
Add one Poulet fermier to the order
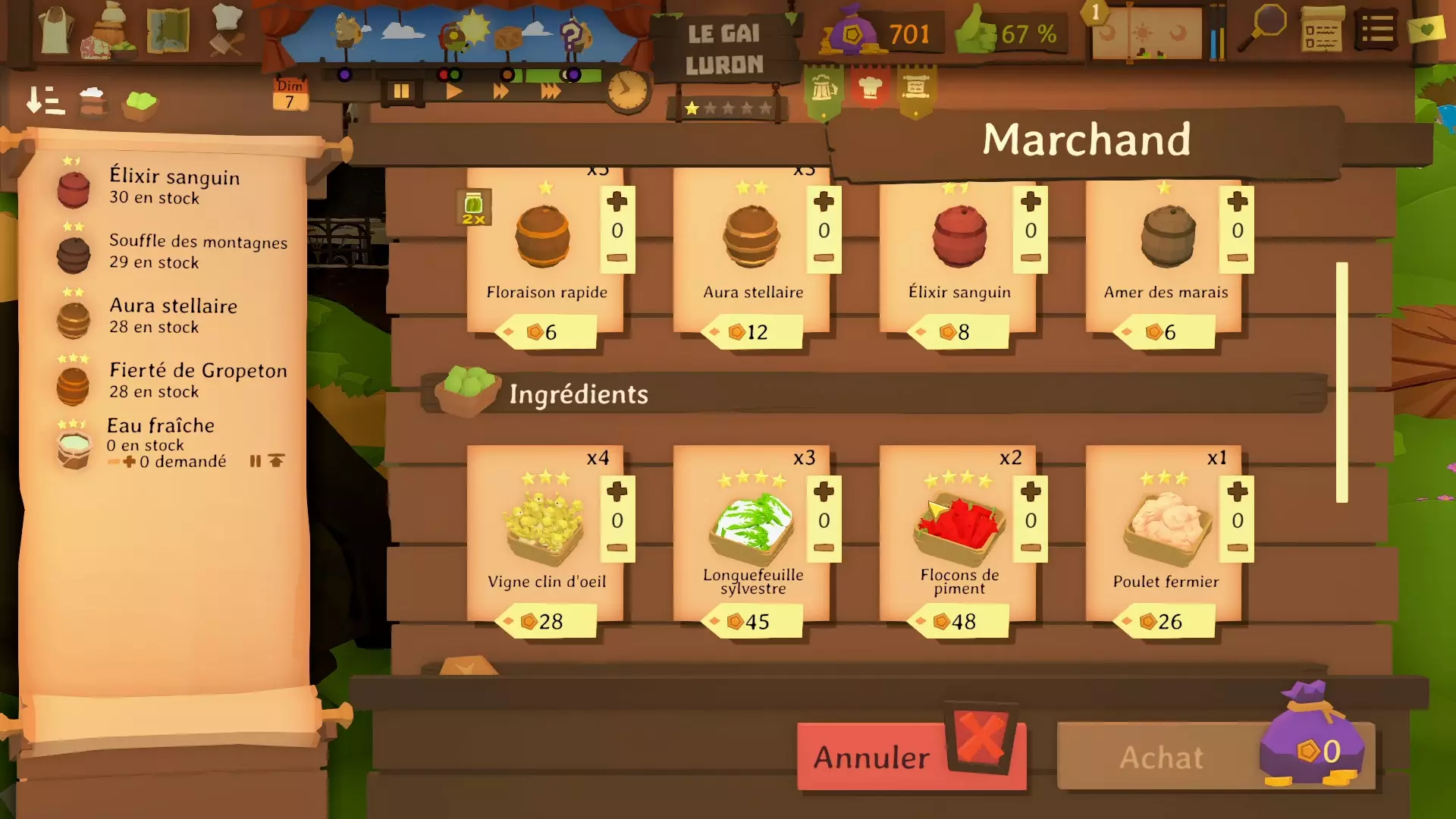[x=1237, y=492]
